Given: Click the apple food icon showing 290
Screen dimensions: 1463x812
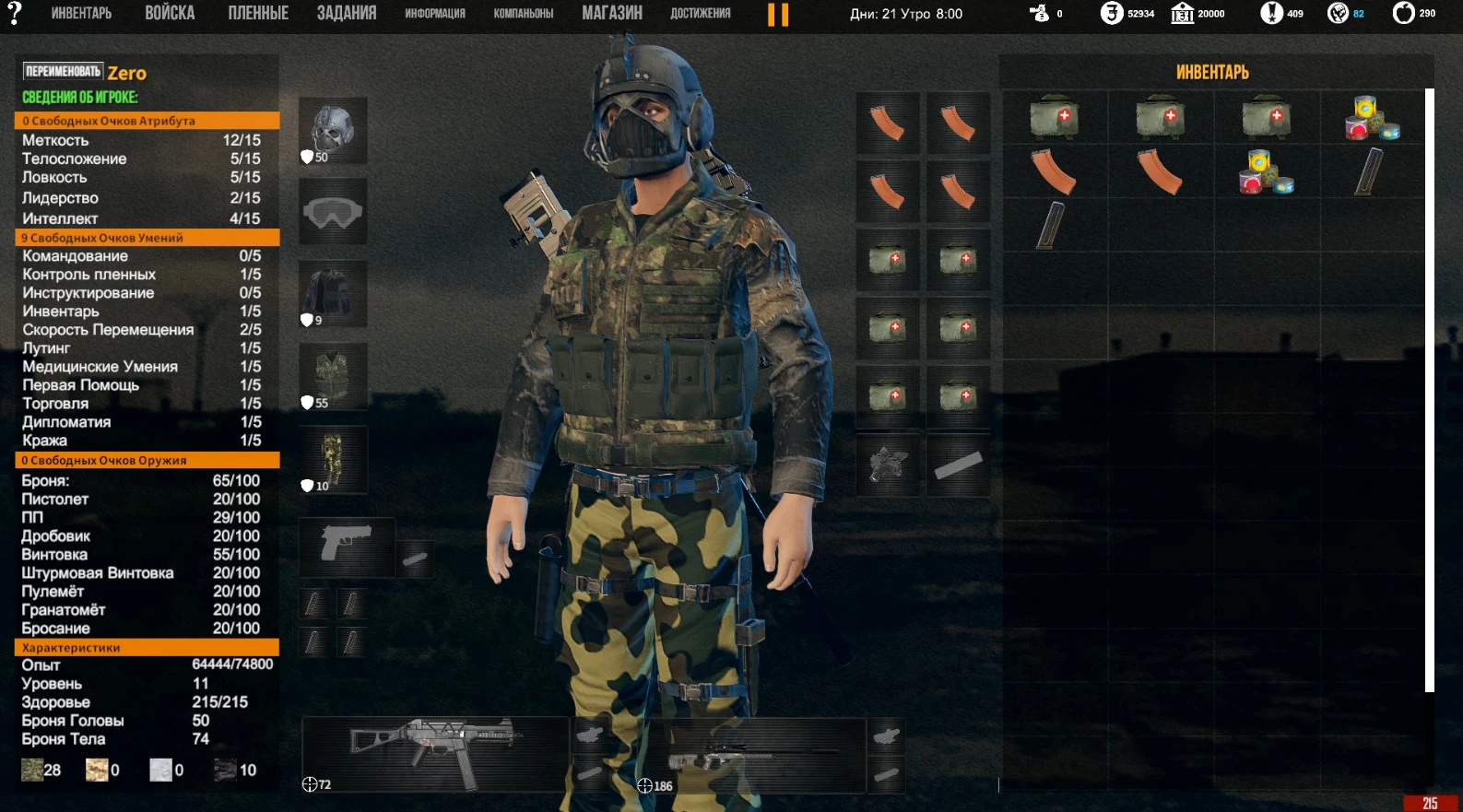Looking at the screenshot, I should point(1403,14).
